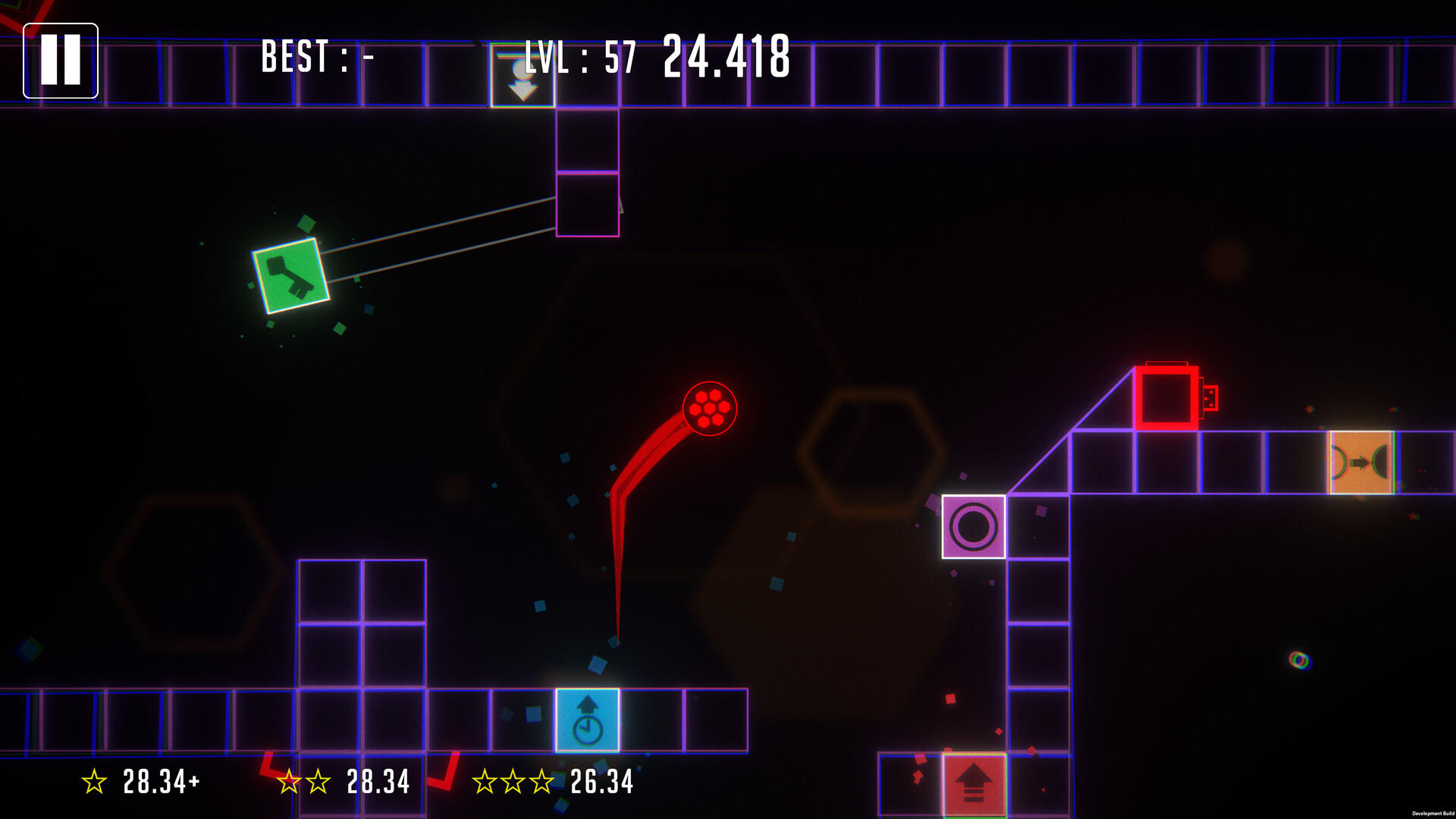This screenshot has height=819, width=1456.
Task: Click the single-star rating icon
Action: point(94,778)
